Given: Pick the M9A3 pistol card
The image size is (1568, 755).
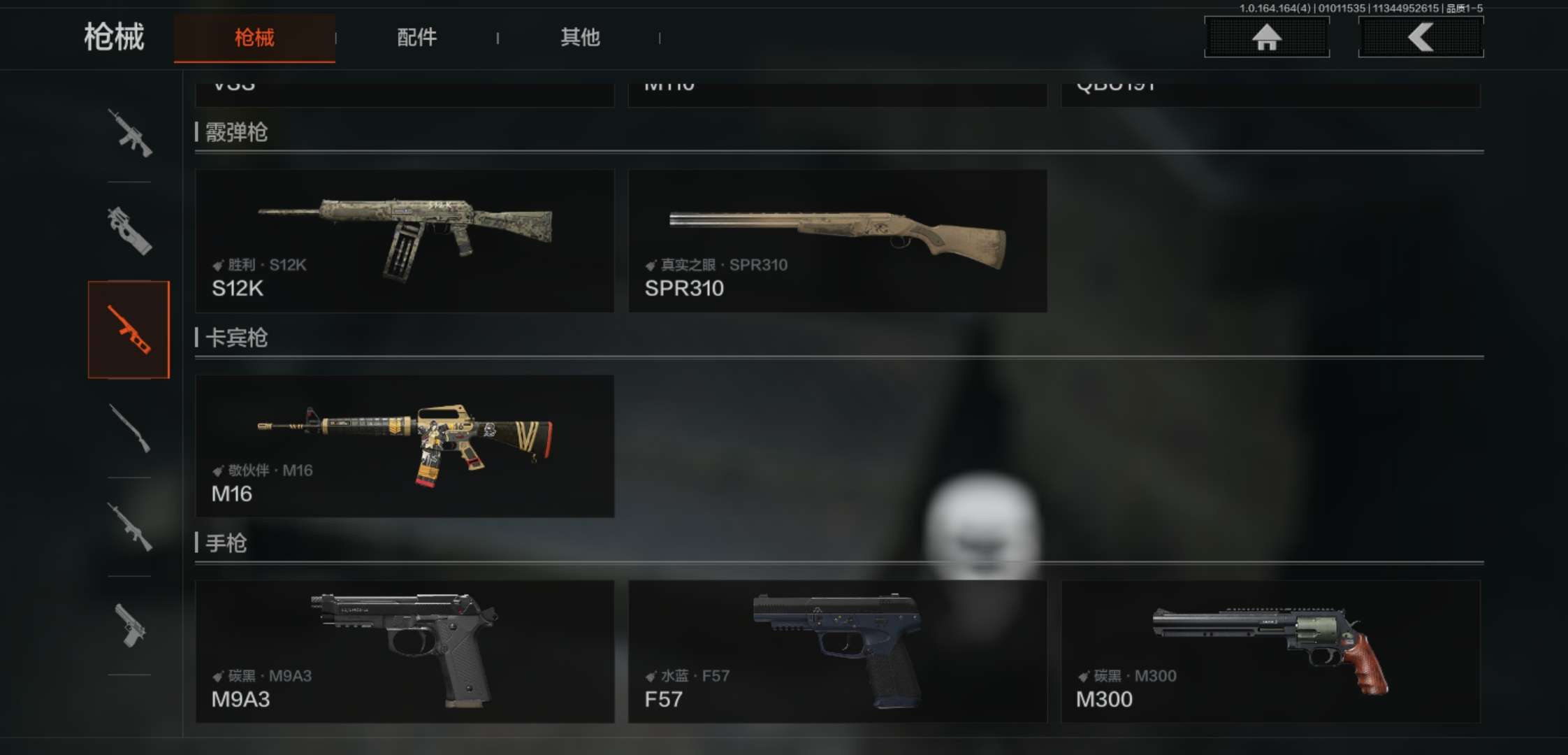Looking at the screenshot, I should pos(405,652).
